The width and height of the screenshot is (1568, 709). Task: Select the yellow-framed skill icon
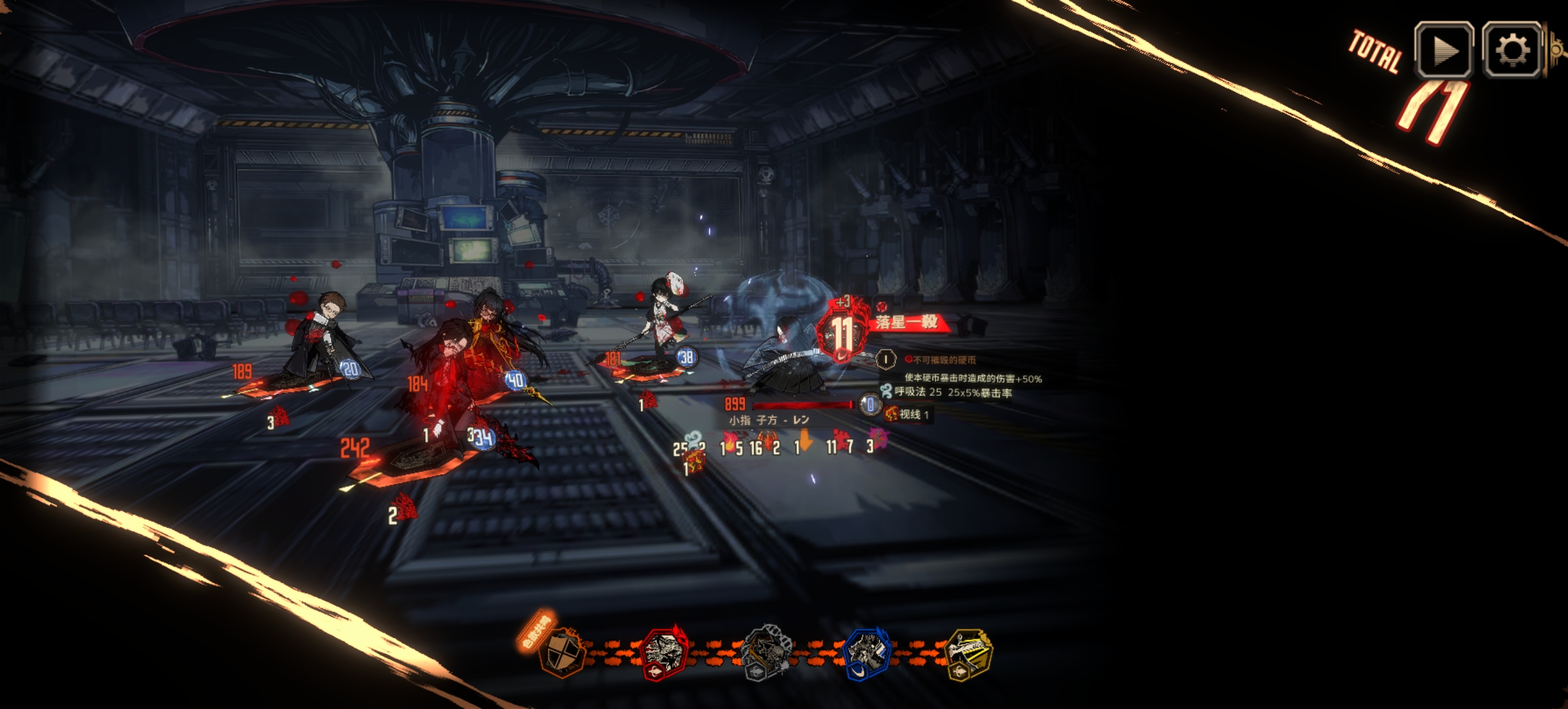pos(968,653)
